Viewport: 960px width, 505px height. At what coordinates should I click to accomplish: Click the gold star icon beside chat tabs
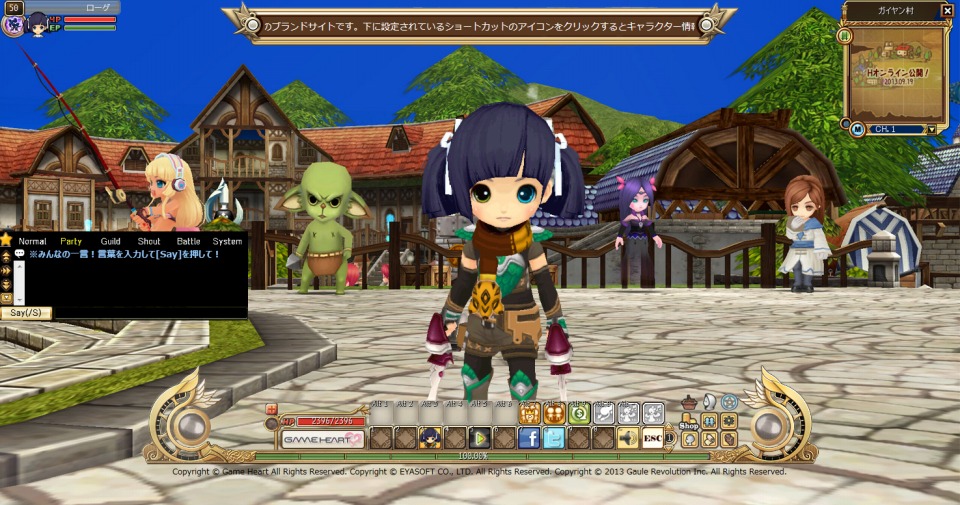[x=6, y=240]
